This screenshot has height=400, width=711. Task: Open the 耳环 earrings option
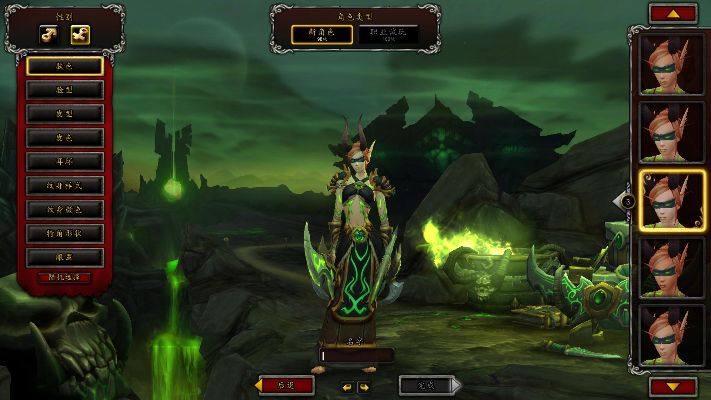(64, 161)
